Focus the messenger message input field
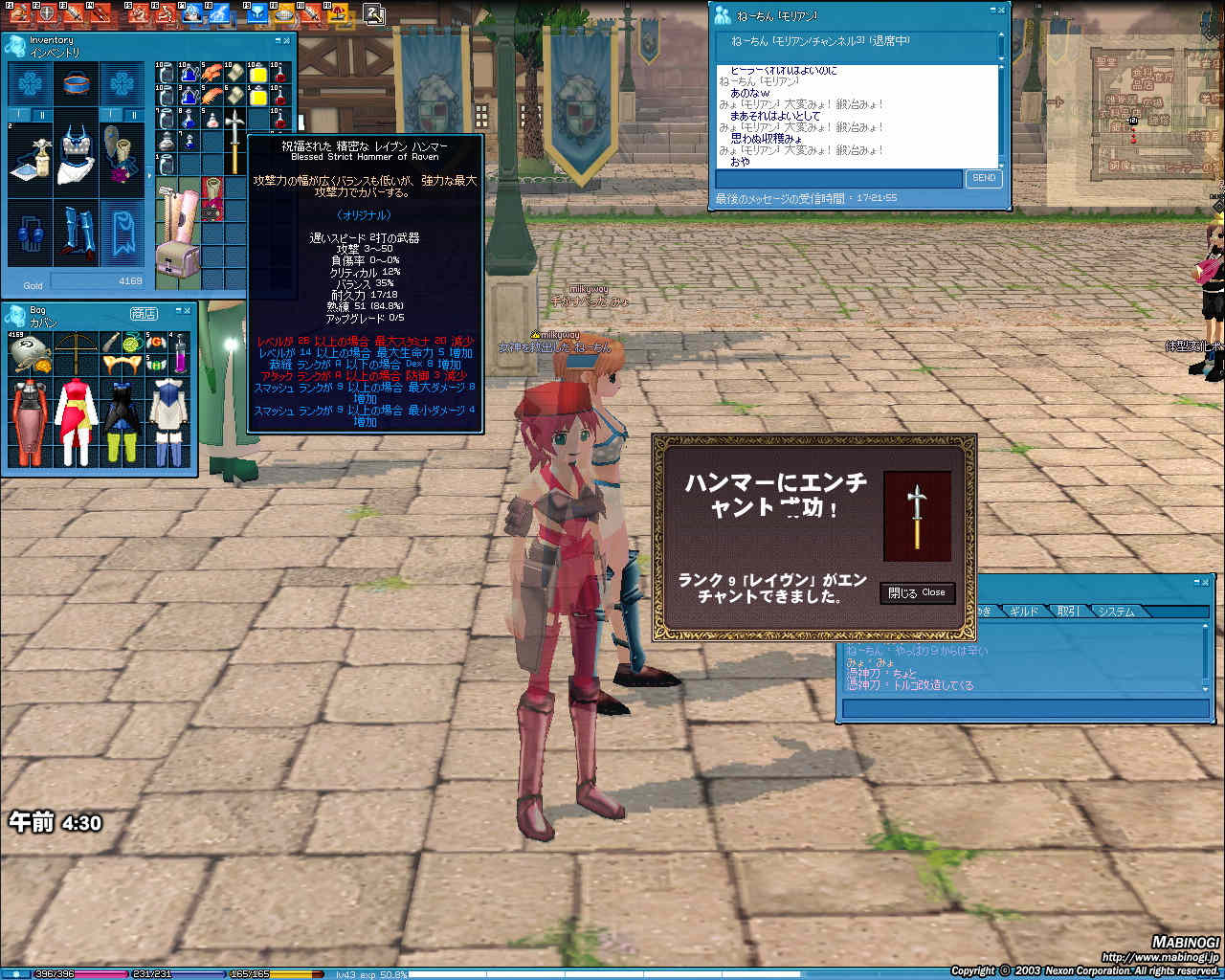This screenshot has height=980, width=1225. [x=838, y=179]
